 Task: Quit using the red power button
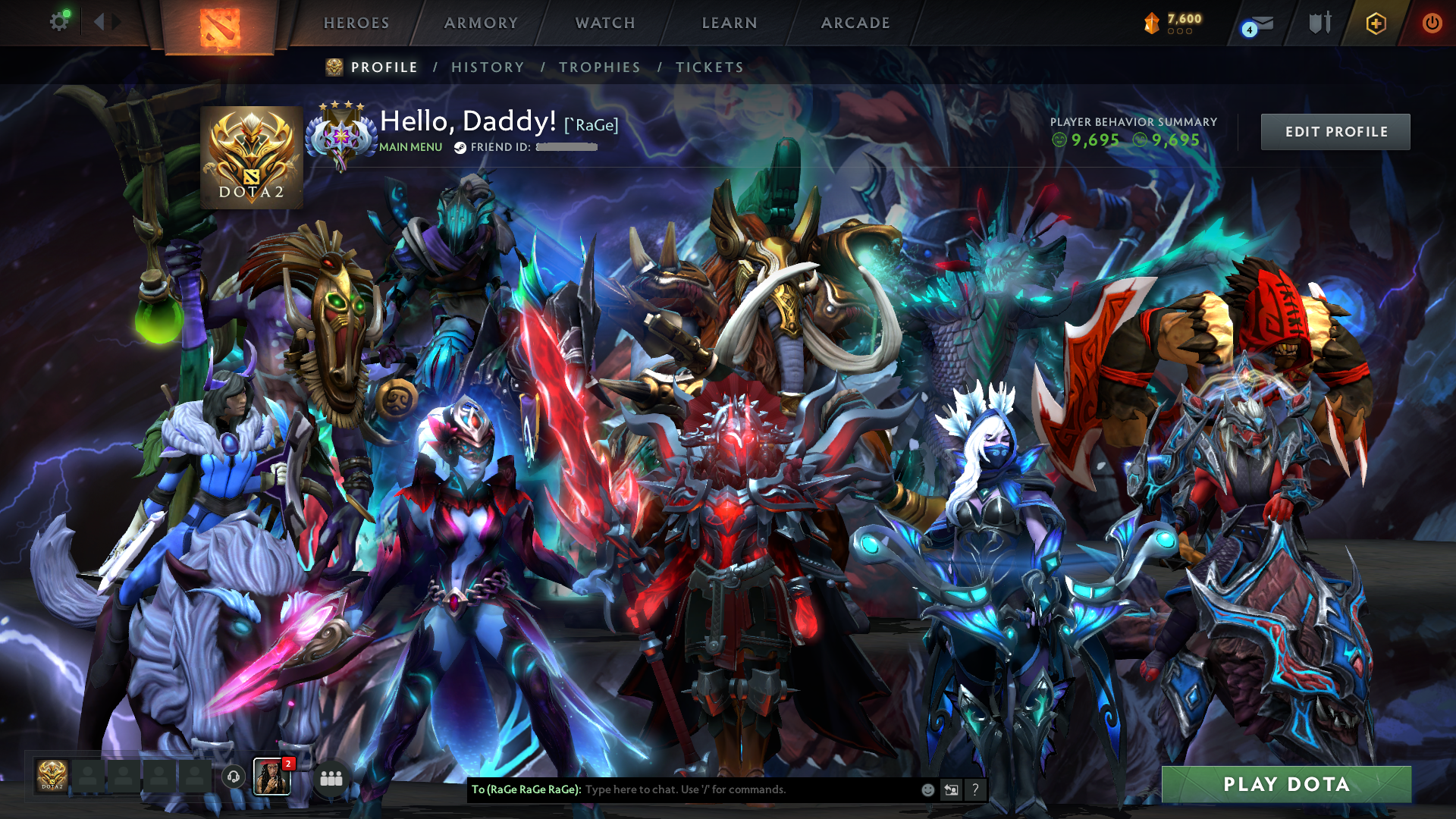tap(1432, 24)
